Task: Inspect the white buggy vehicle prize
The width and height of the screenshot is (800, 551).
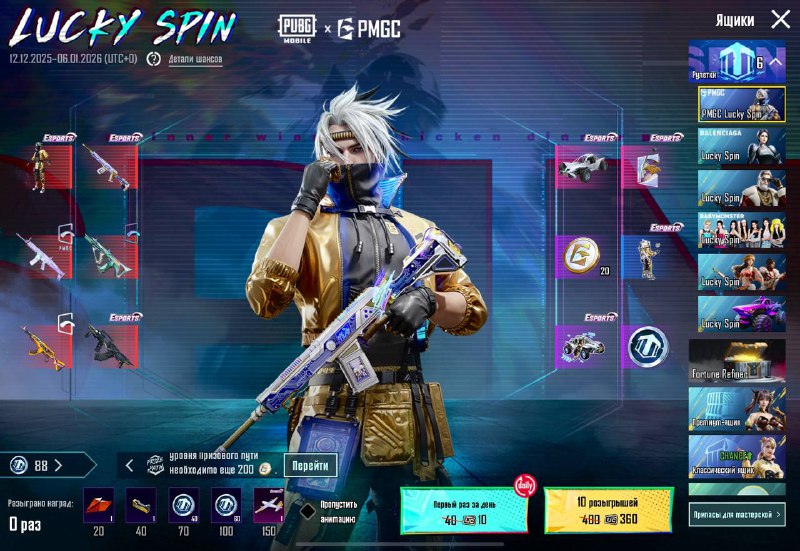Action: pyautogui.click(x=582, y=166)
